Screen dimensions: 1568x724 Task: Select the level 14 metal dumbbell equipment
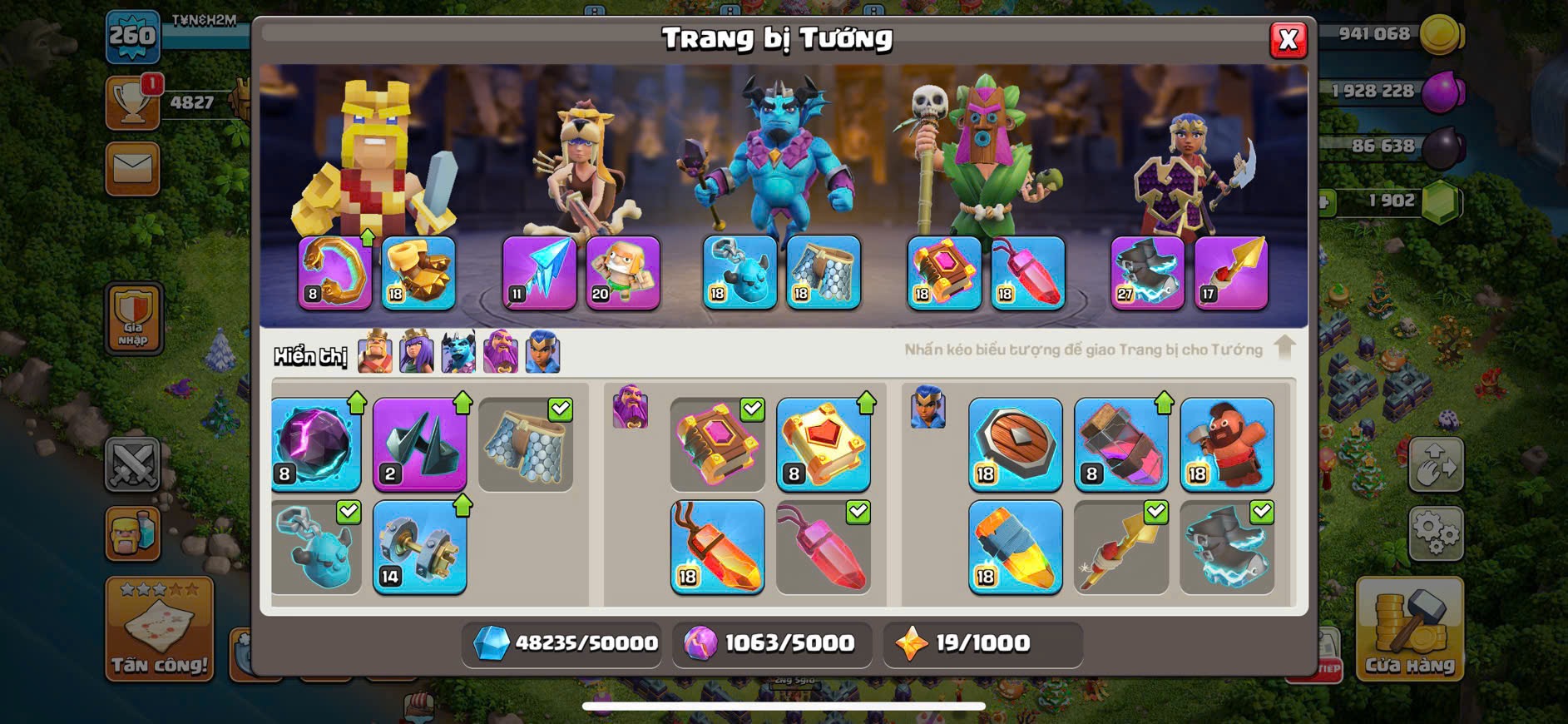point(419,547)
